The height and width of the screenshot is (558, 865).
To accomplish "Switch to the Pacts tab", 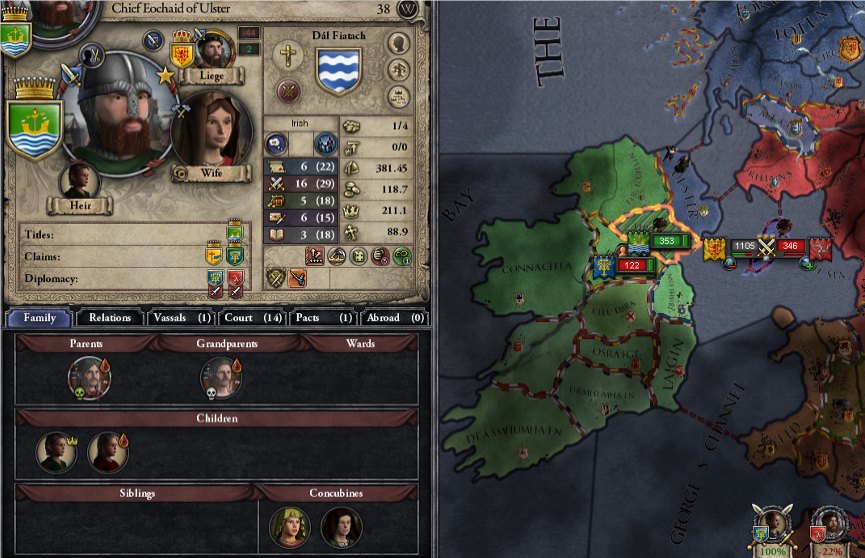I will click(321, 318).
